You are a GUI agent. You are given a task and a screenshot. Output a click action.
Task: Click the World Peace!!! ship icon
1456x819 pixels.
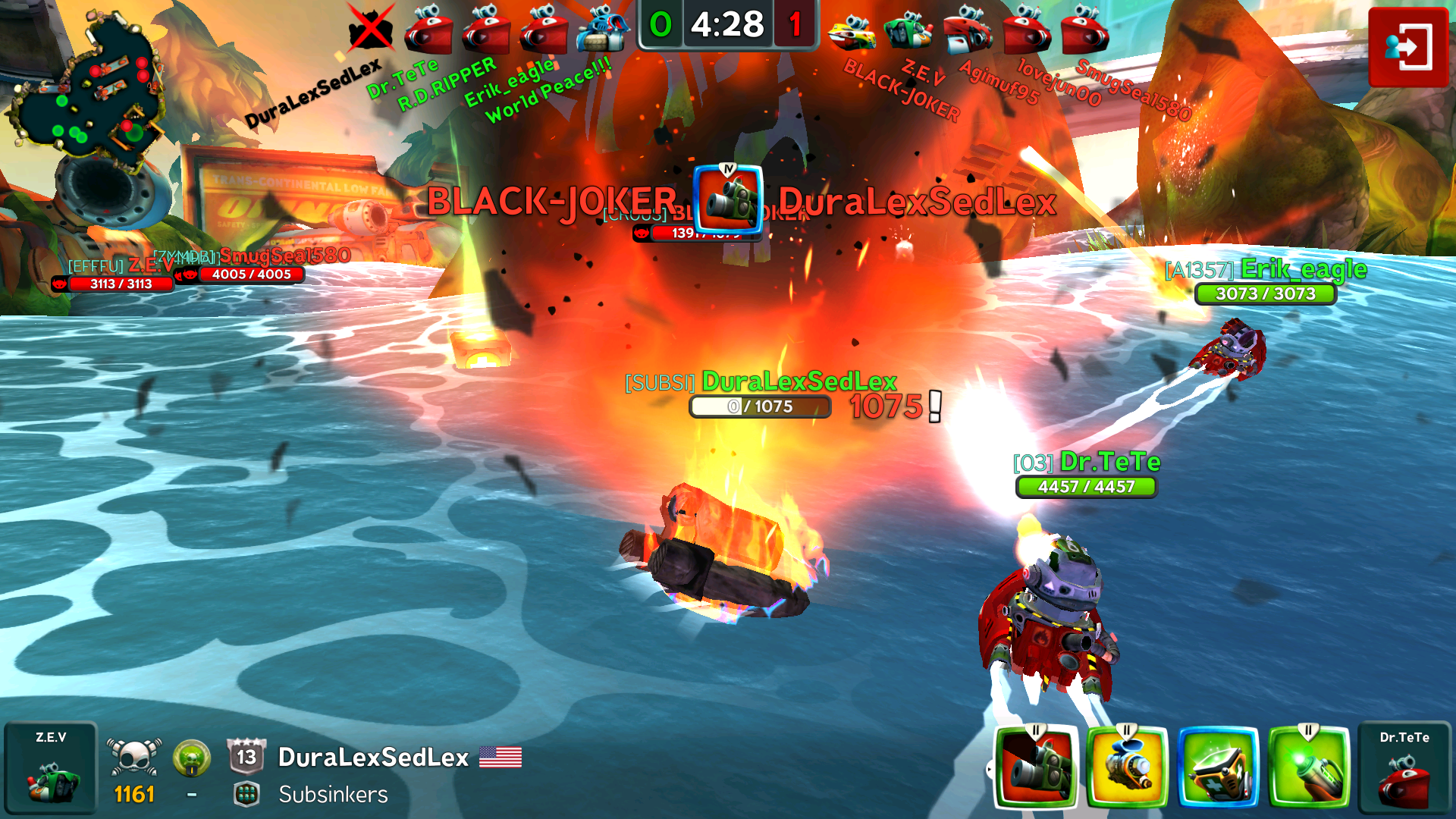point(603,29)
